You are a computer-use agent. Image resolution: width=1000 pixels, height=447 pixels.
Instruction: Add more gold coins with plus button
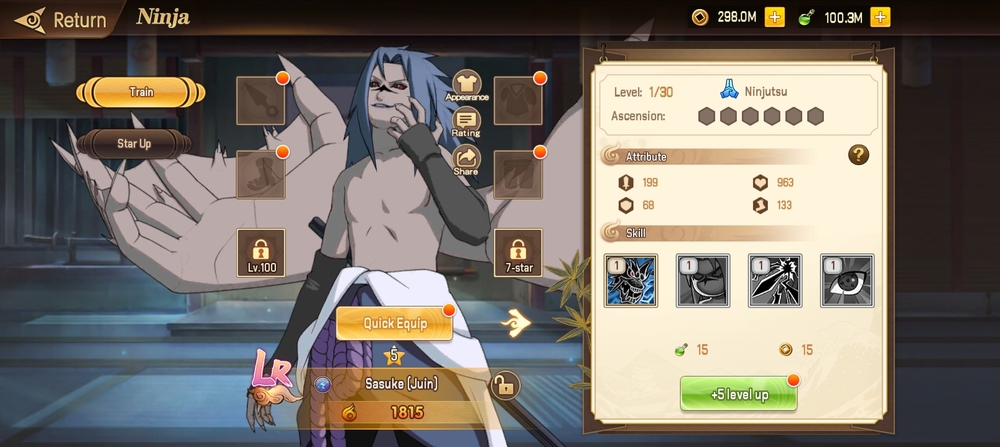point(774,17)
